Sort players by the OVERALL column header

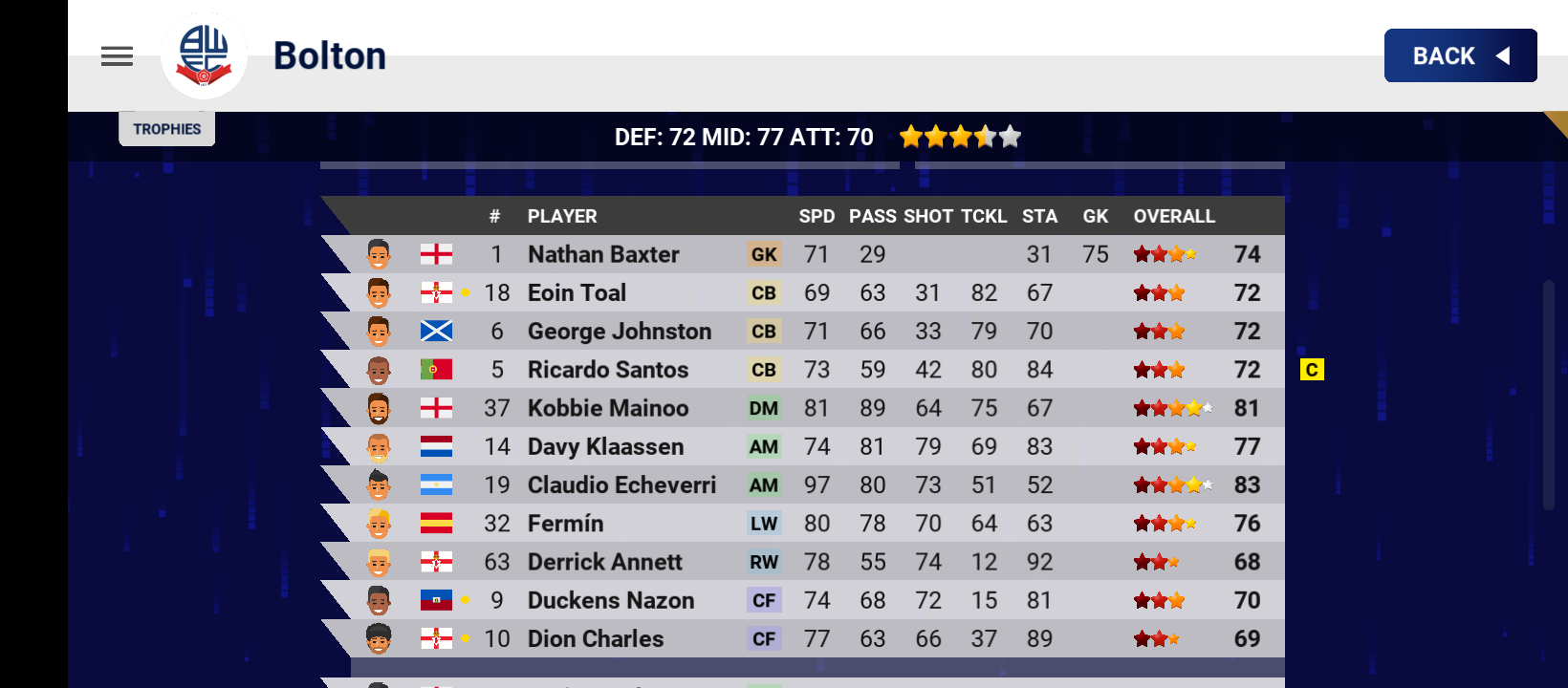pos(1173,216)
